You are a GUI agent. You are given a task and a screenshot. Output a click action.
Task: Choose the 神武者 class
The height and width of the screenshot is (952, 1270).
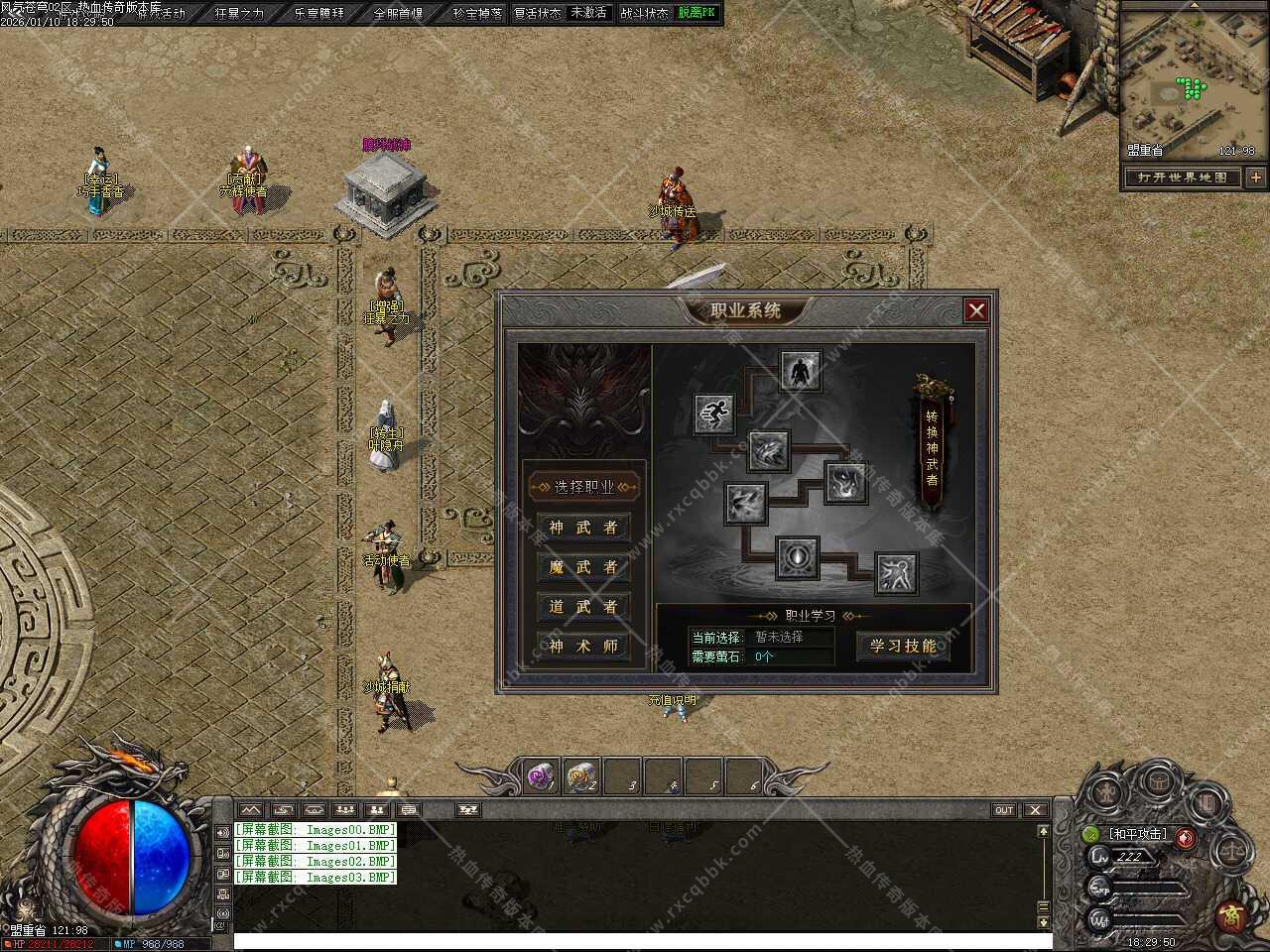click(583, 528)
